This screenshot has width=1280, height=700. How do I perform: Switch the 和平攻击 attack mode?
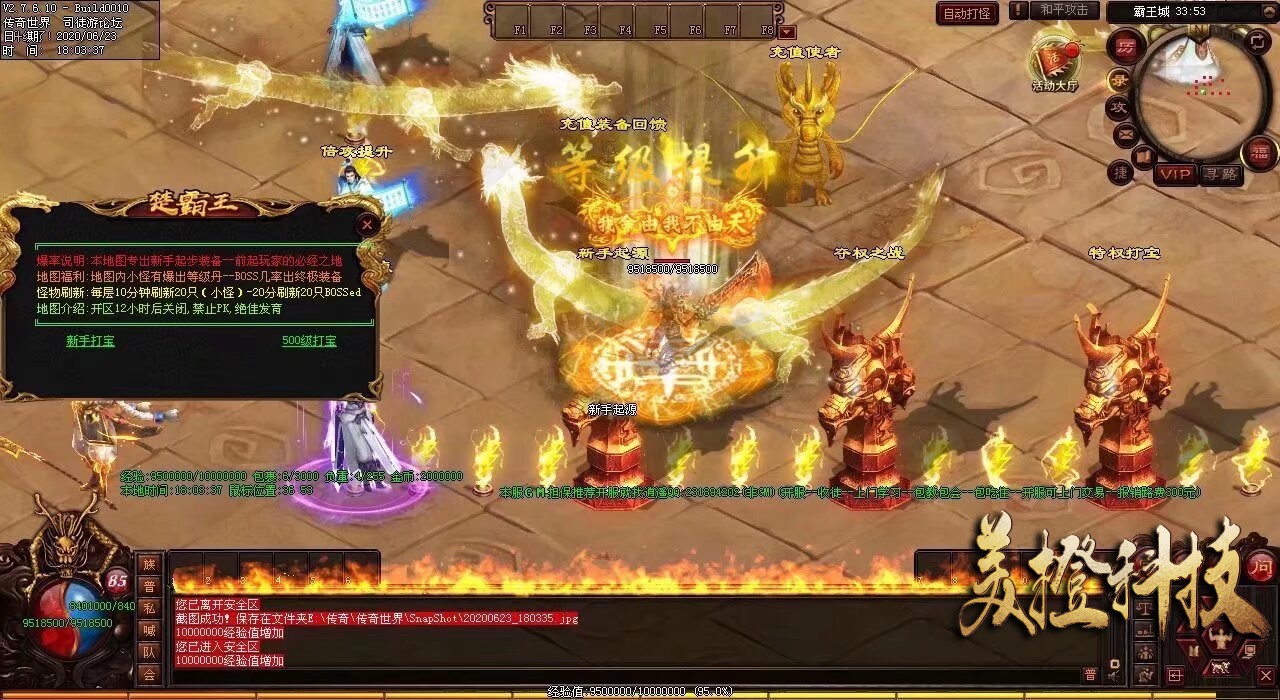coord(1063,10)
